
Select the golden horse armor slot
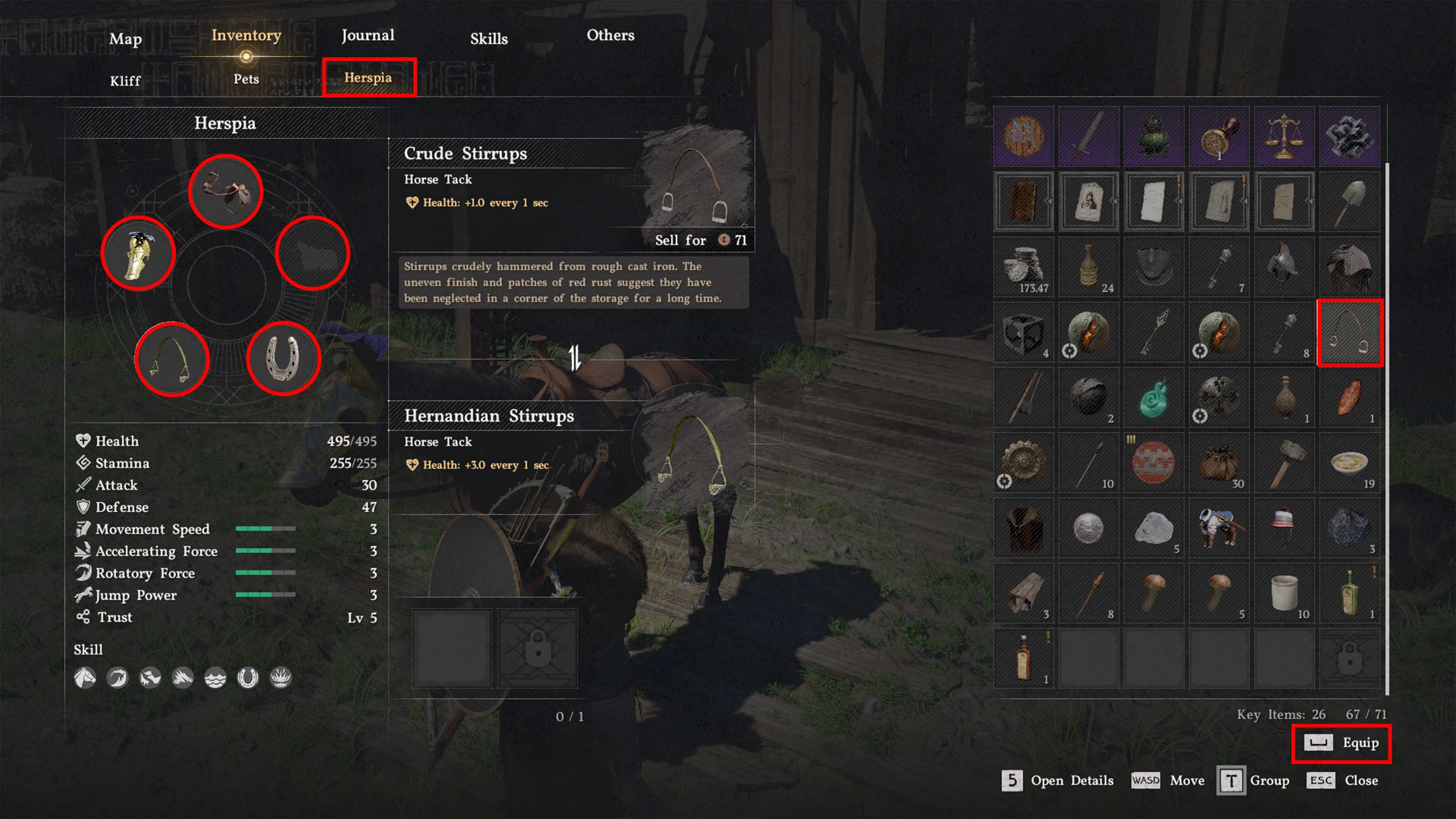click(138, 253)
